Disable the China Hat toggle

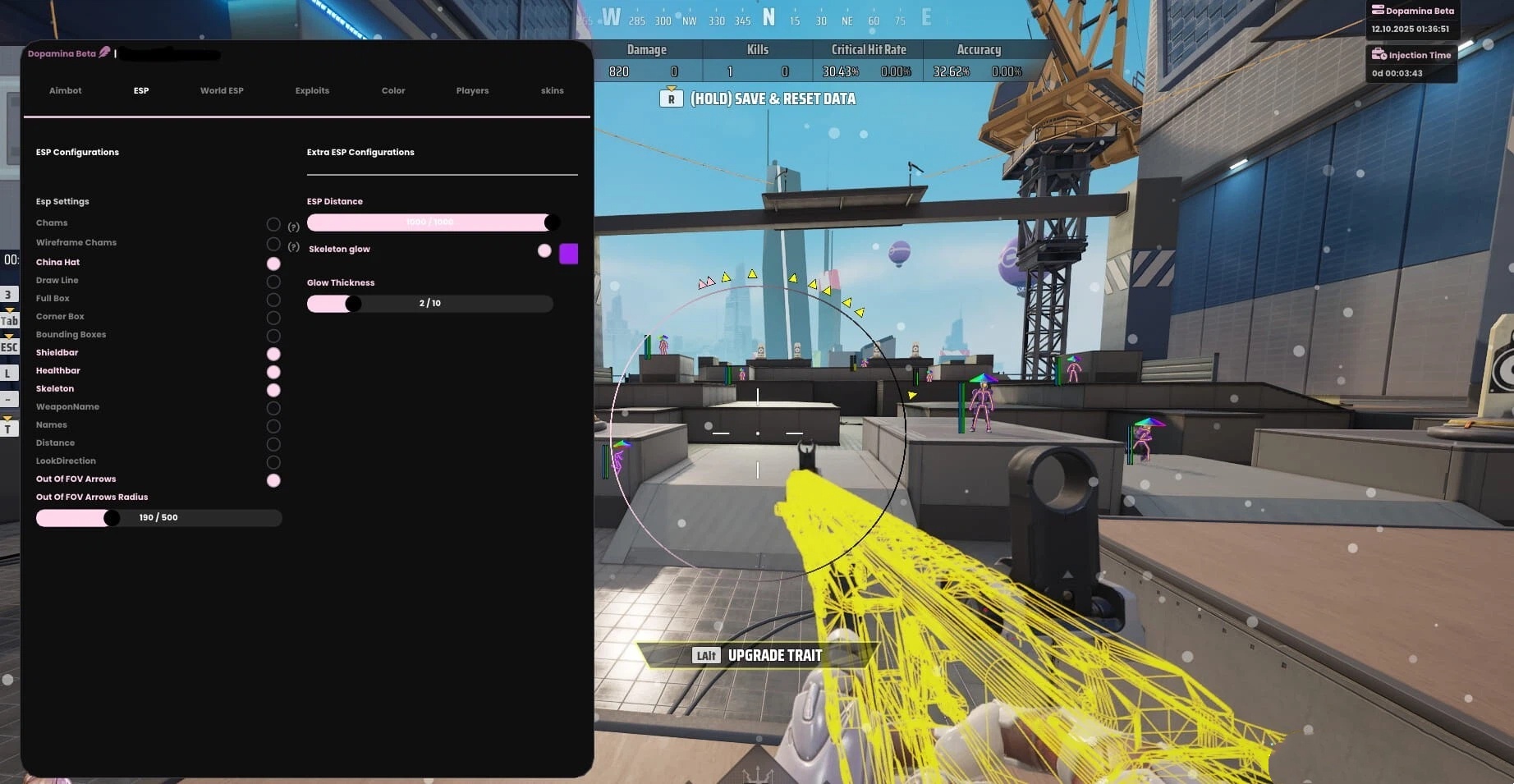tap(273, 264)
